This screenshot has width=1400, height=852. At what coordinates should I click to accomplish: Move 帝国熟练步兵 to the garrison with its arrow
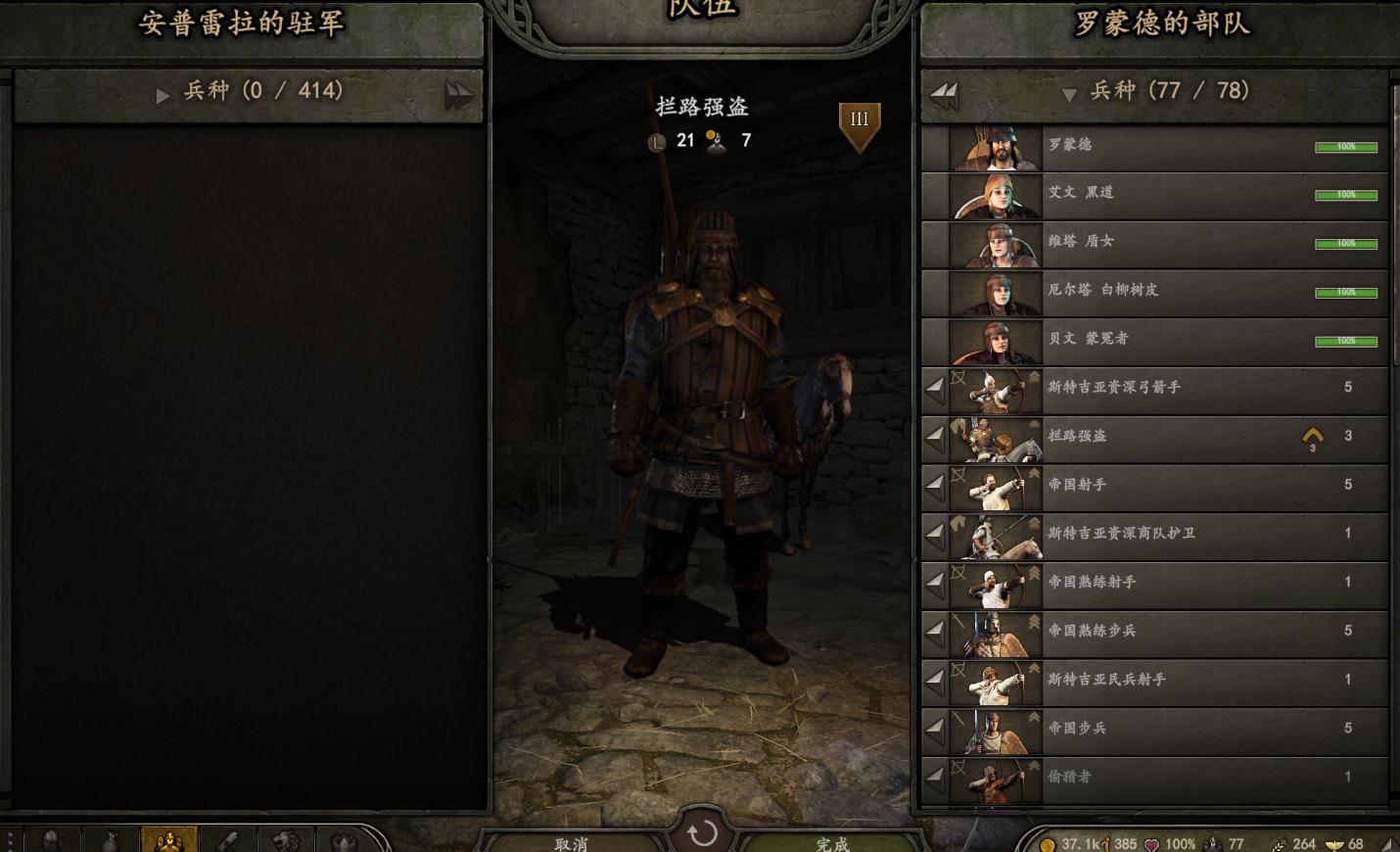(935, 632)
